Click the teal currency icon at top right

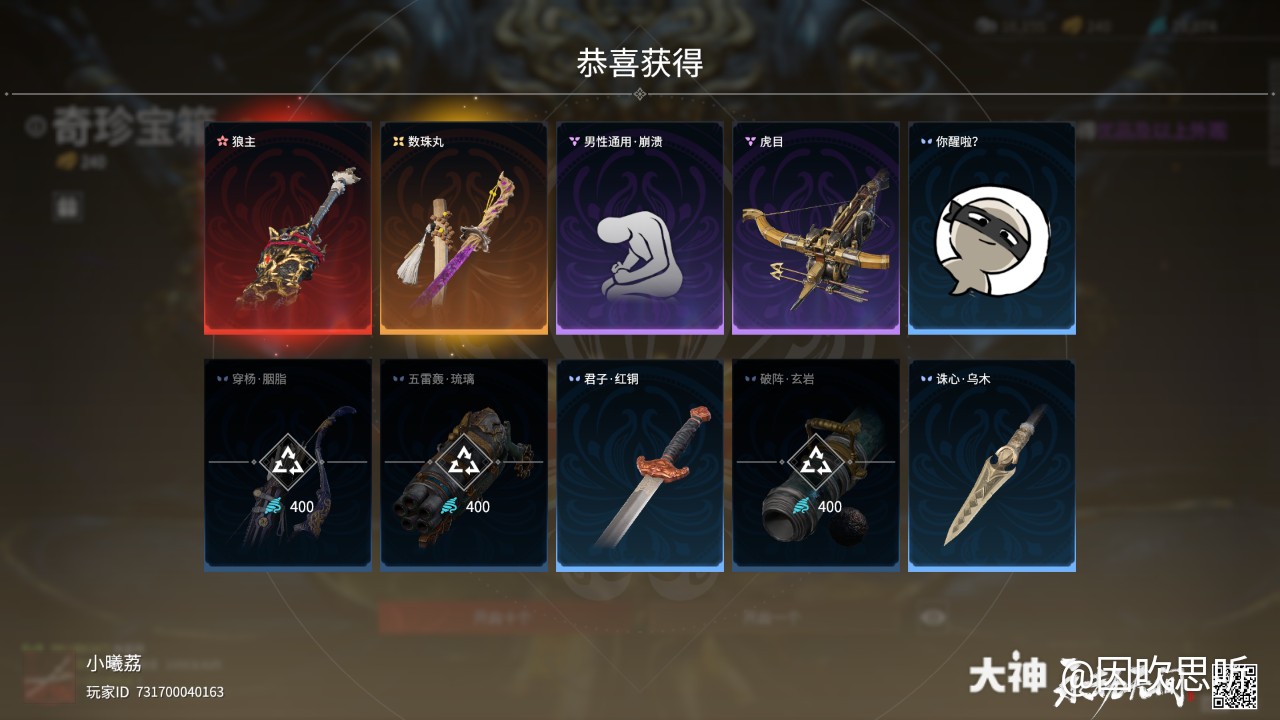point(1158,26)
